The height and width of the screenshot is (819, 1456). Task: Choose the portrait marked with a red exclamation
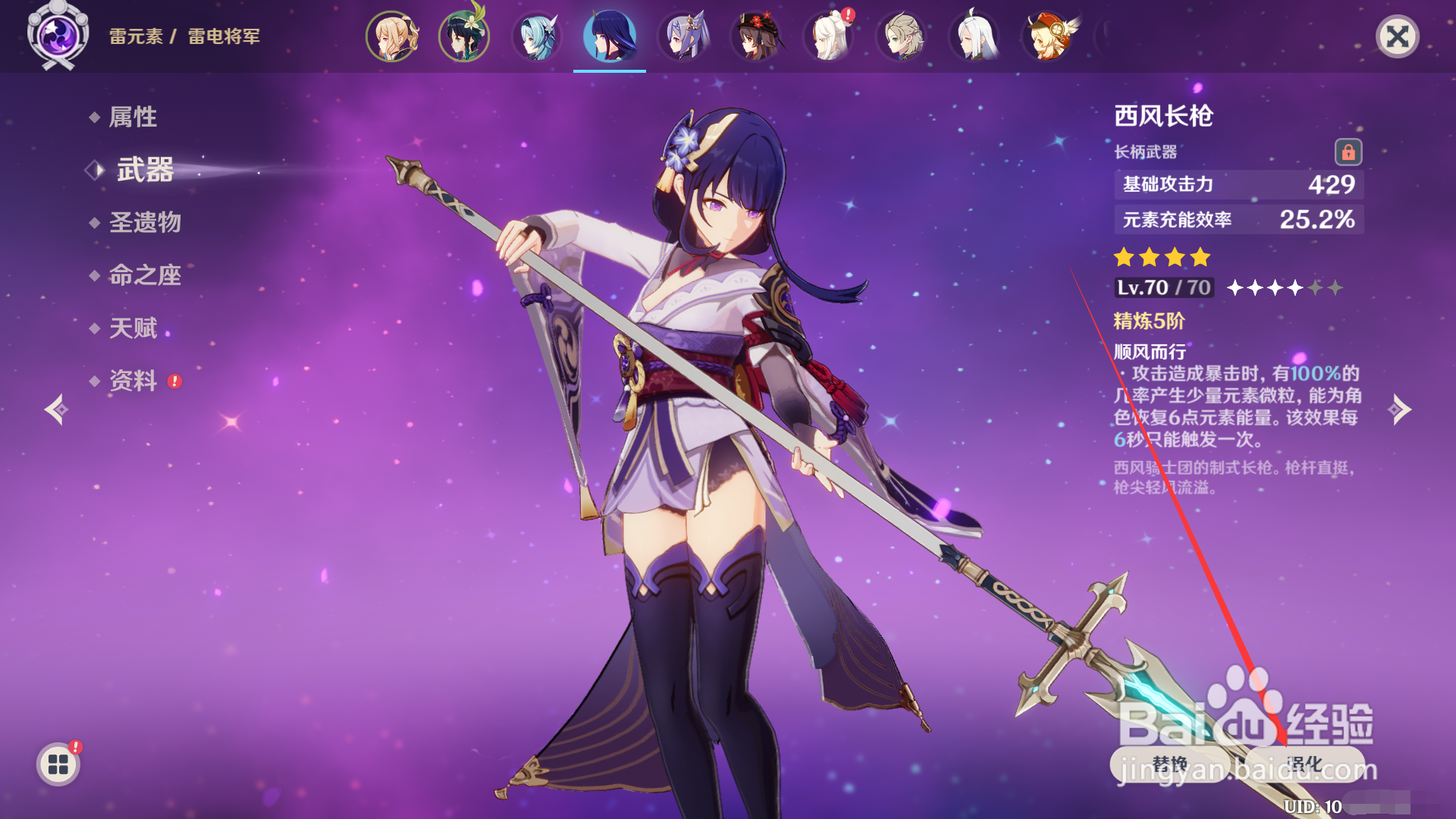point(828,36)
